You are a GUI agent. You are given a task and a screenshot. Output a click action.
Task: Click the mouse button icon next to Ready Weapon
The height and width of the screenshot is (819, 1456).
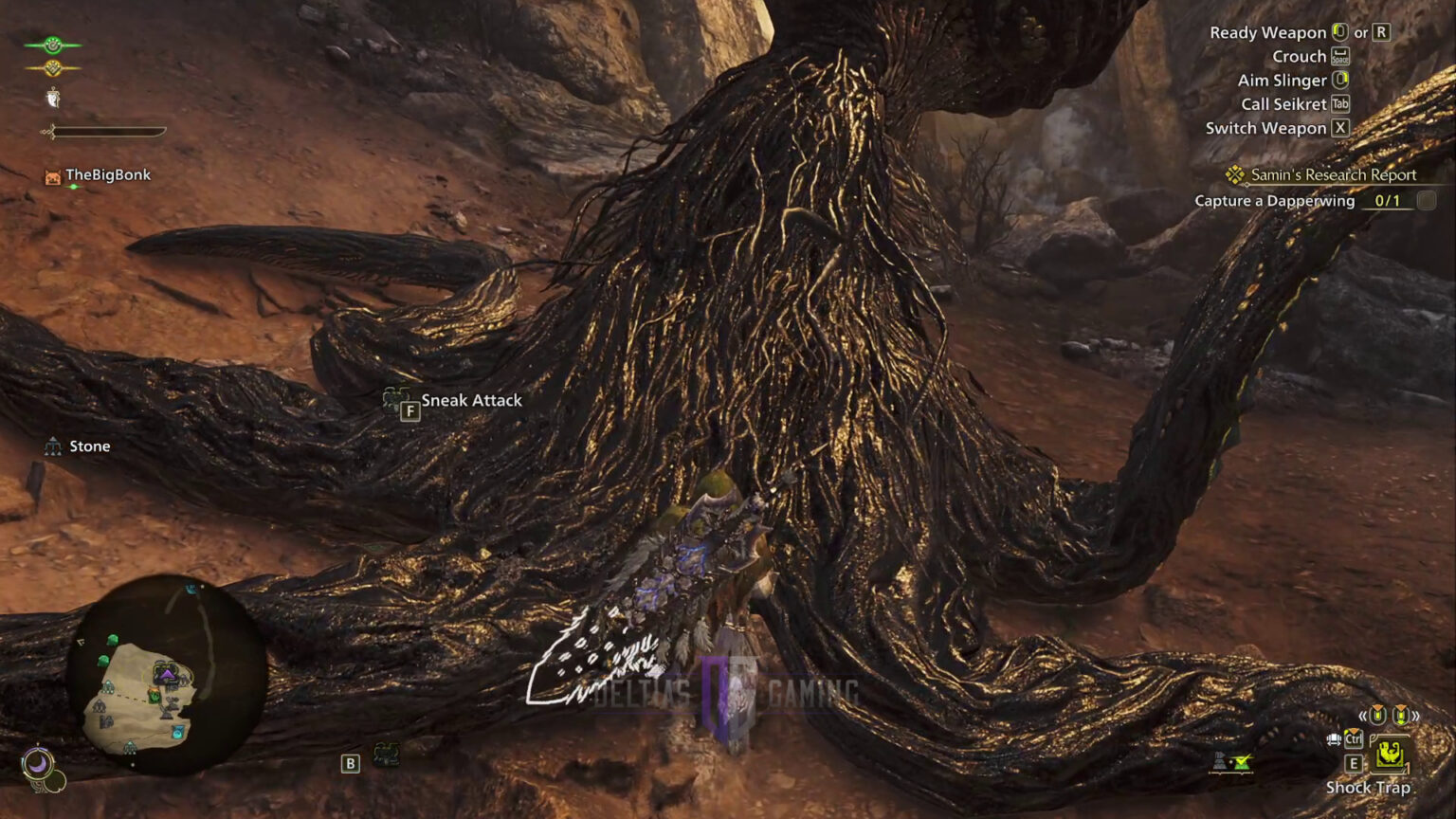(1338, 31)
